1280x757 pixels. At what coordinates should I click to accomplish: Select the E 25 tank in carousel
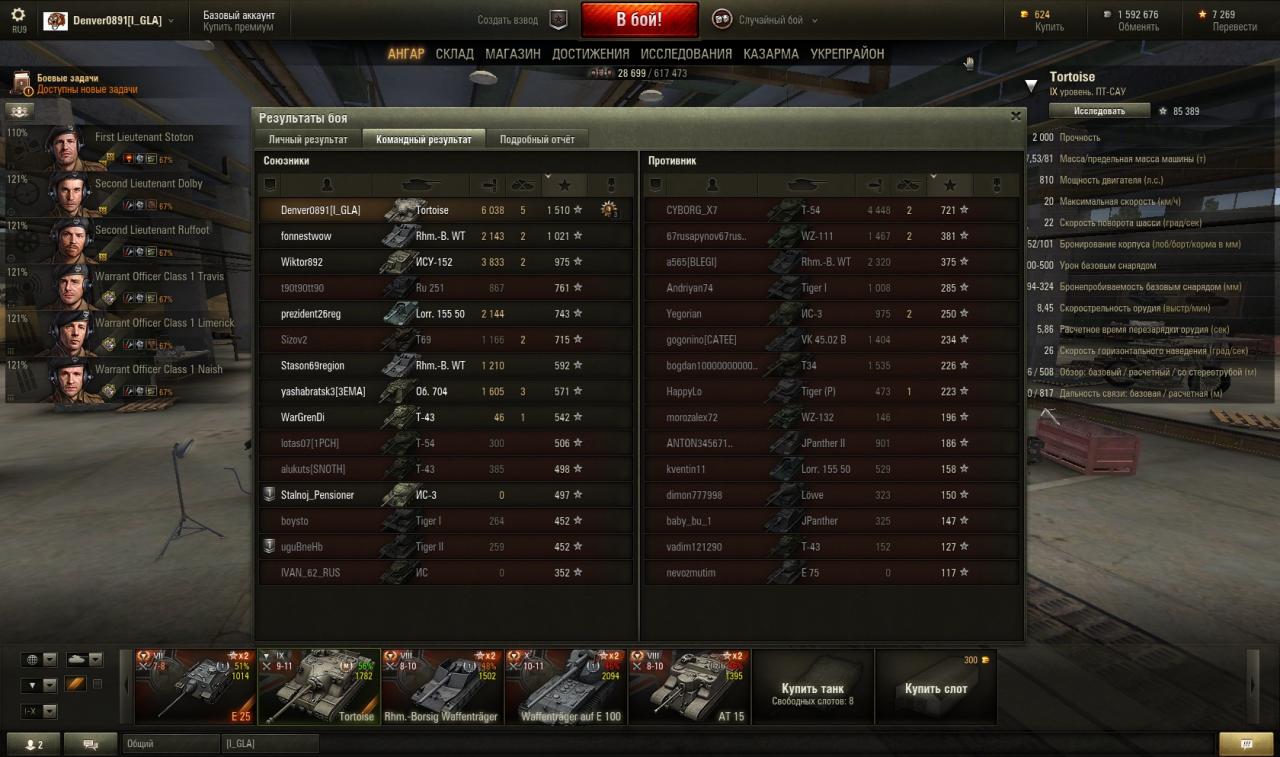[x=195, y=686]
